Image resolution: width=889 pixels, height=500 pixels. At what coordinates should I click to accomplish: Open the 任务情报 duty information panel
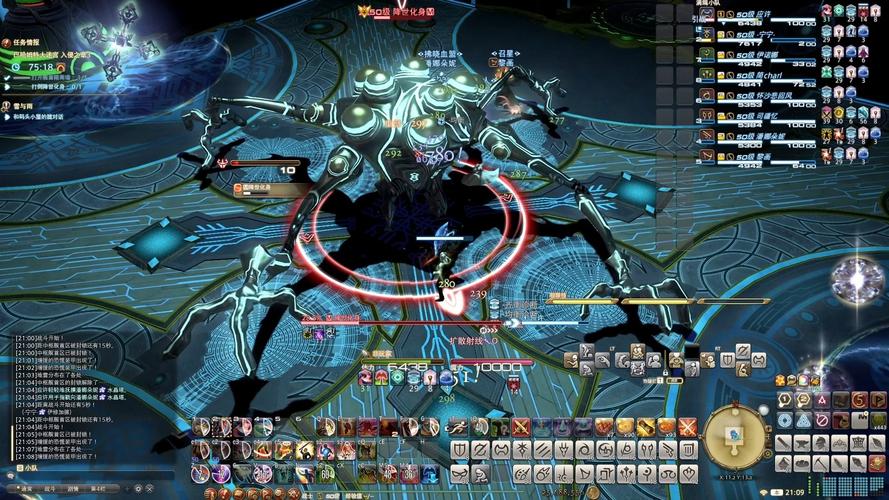point(25,43)
